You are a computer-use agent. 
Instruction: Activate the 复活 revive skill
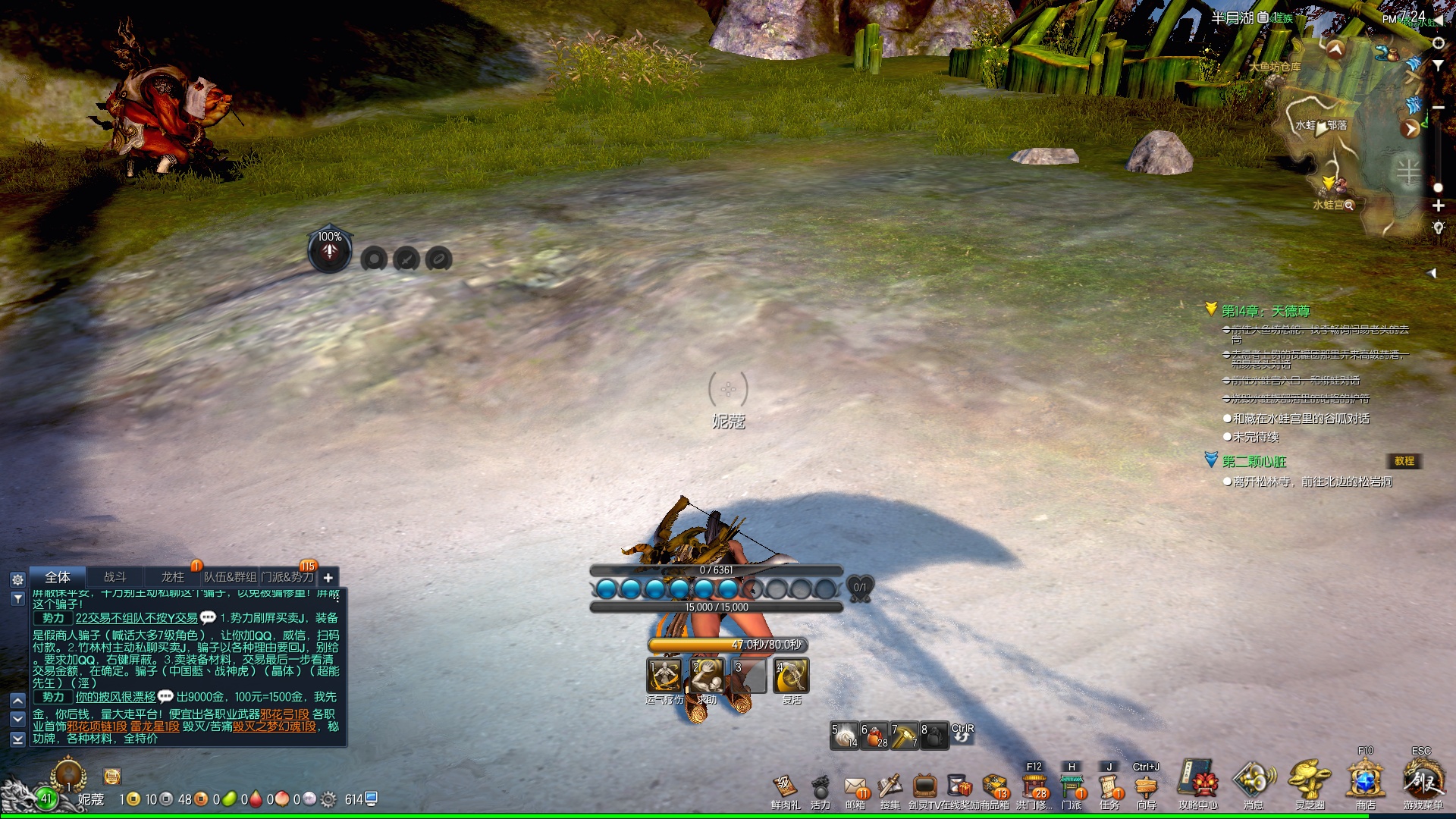[x=791, y=676]
